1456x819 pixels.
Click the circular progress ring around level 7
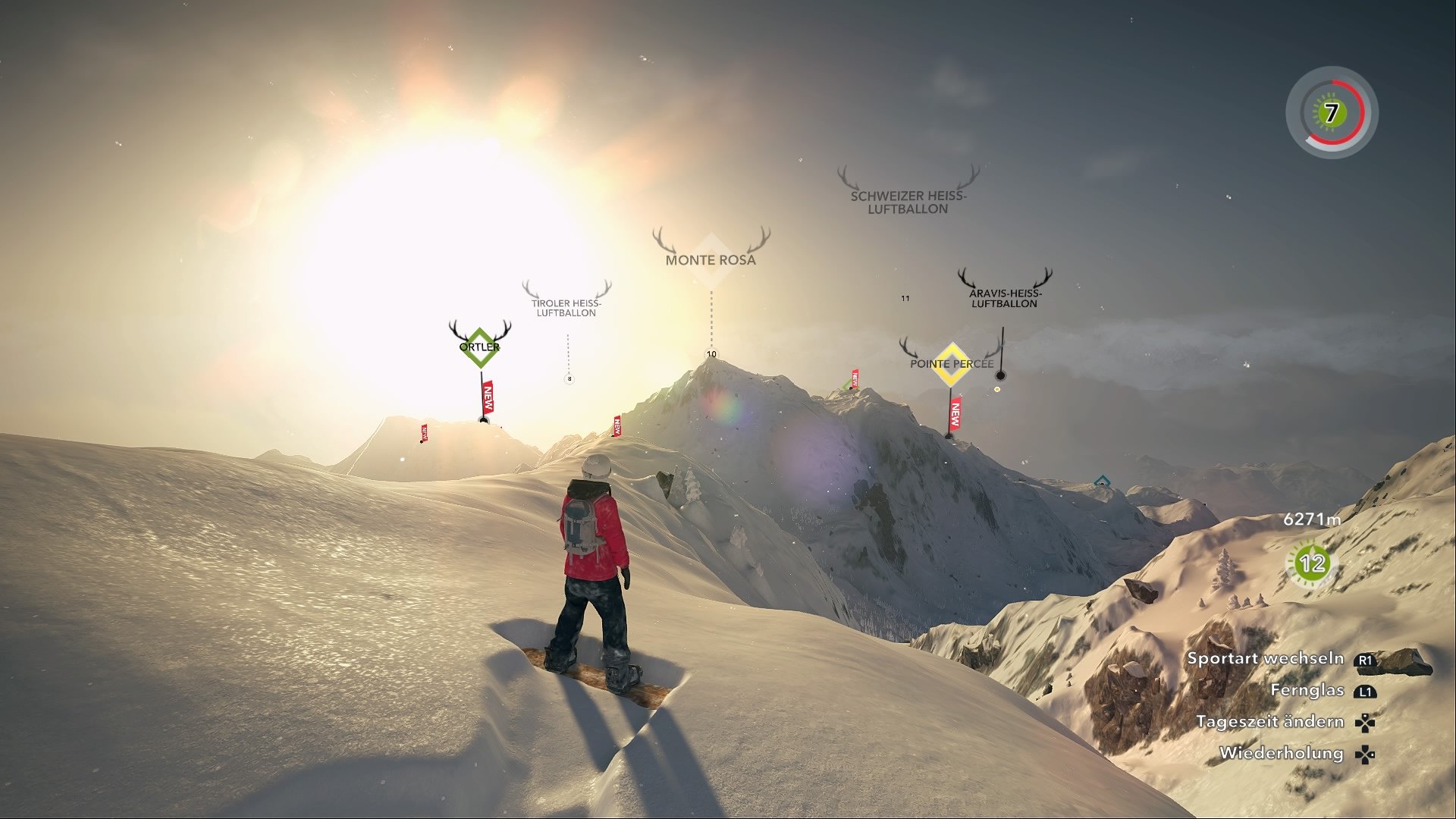pyautogui.click(x=1331, y=113)
